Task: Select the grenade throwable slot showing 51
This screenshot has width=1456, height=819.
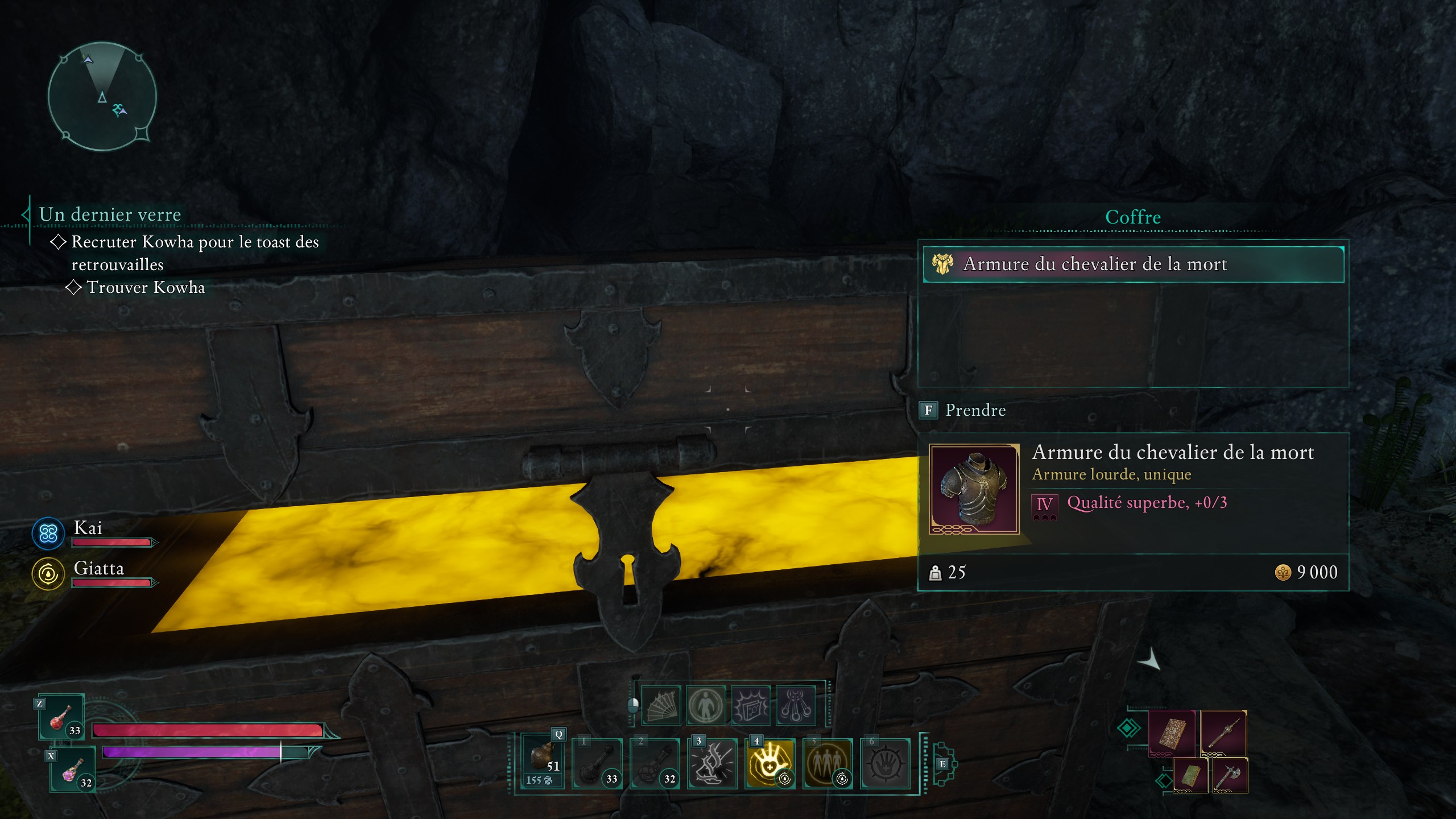Action: pos(543,761)
